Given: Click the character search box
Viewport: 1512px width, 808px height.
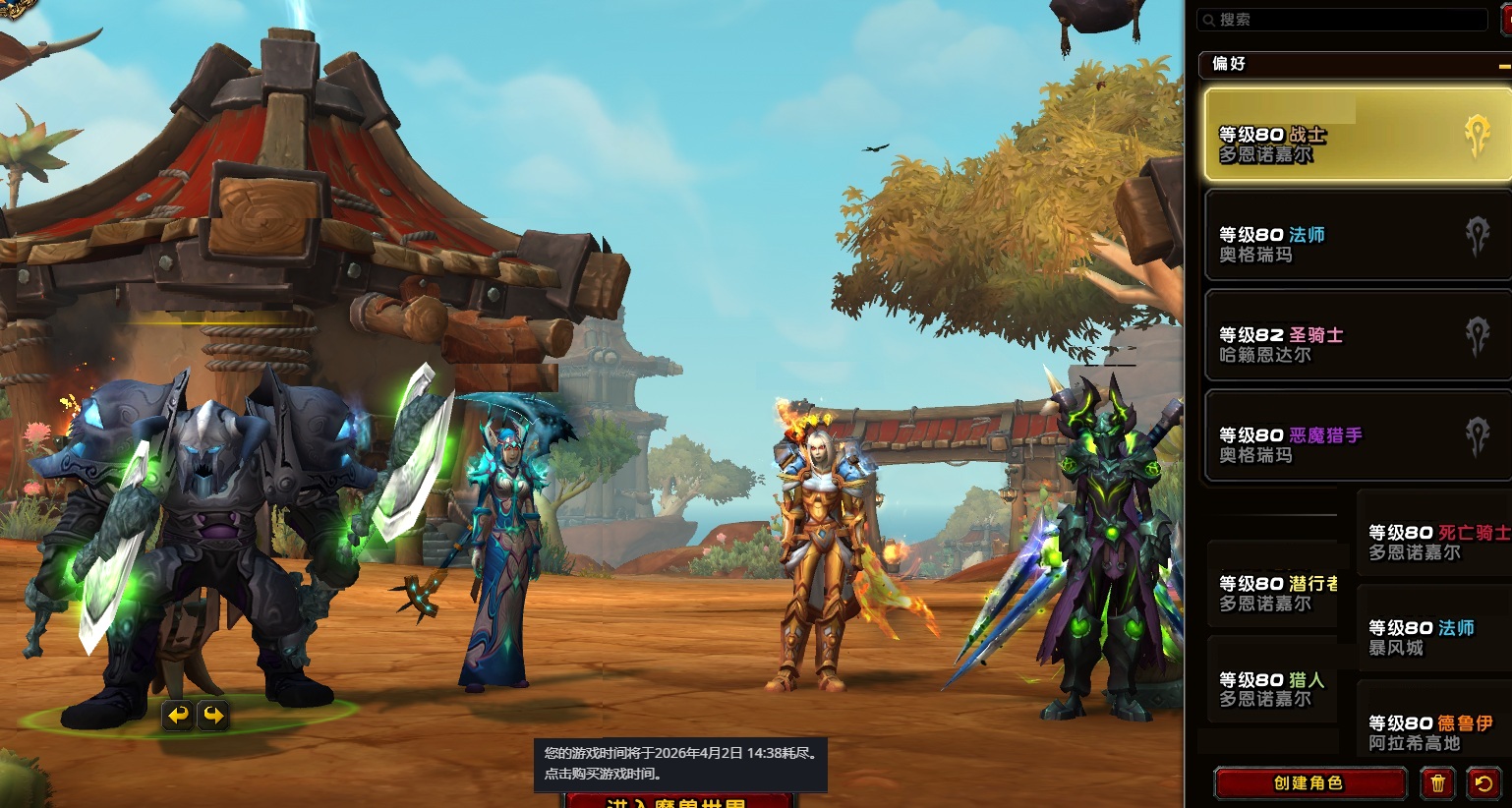Looking at the screenshot, I should pos(1342,20).
